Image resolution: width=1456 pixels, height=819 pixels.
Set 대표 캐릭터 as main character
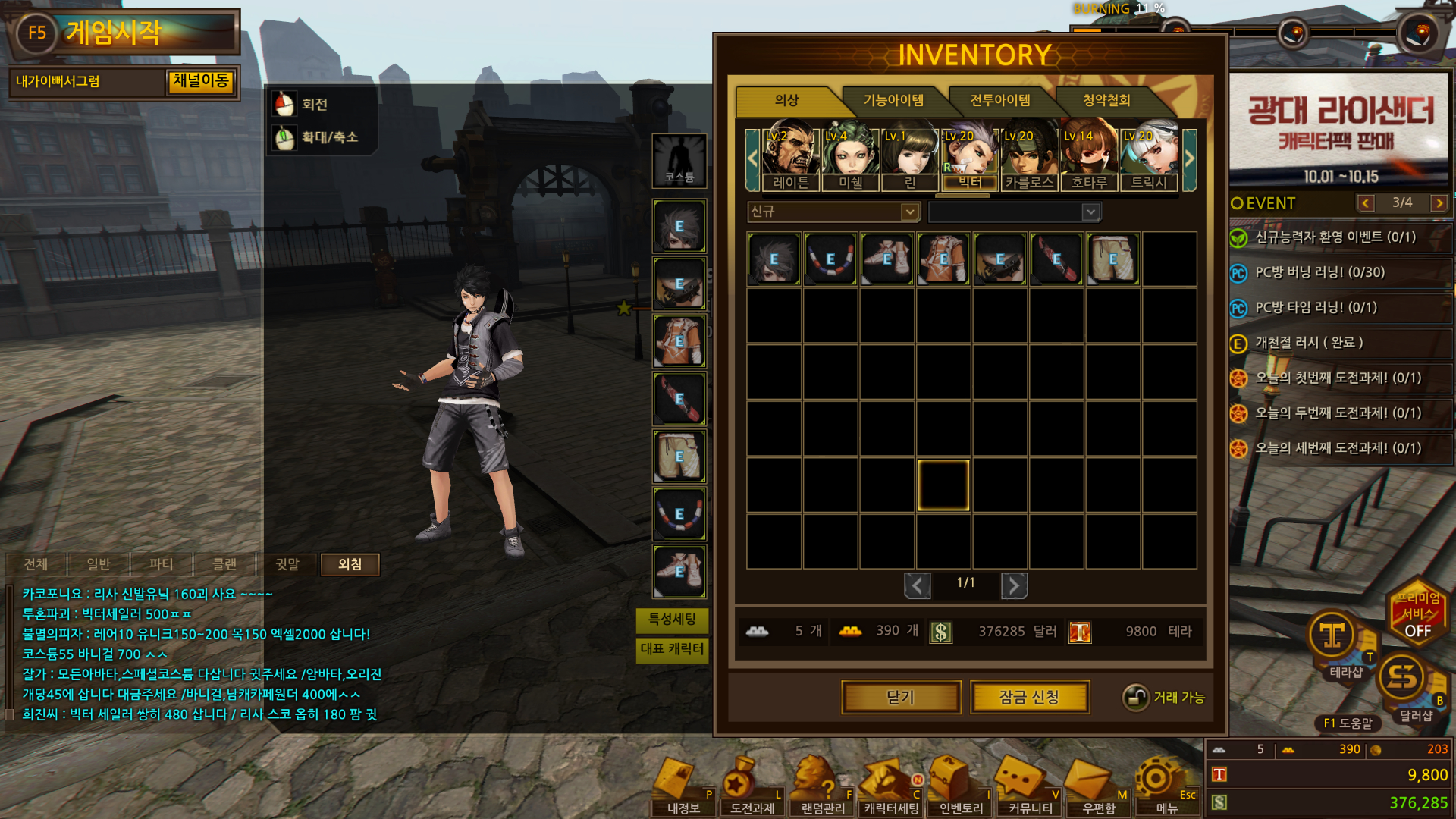pos(672,649)
